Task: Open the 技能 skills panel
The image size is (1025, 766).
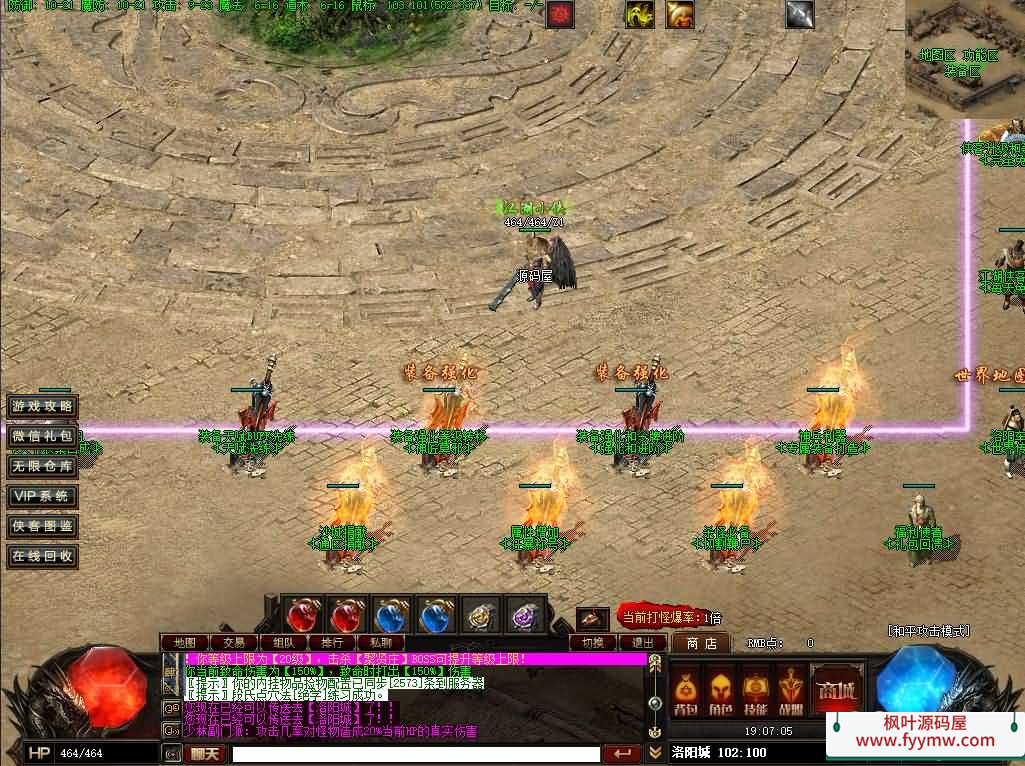Action: (755, 688)
